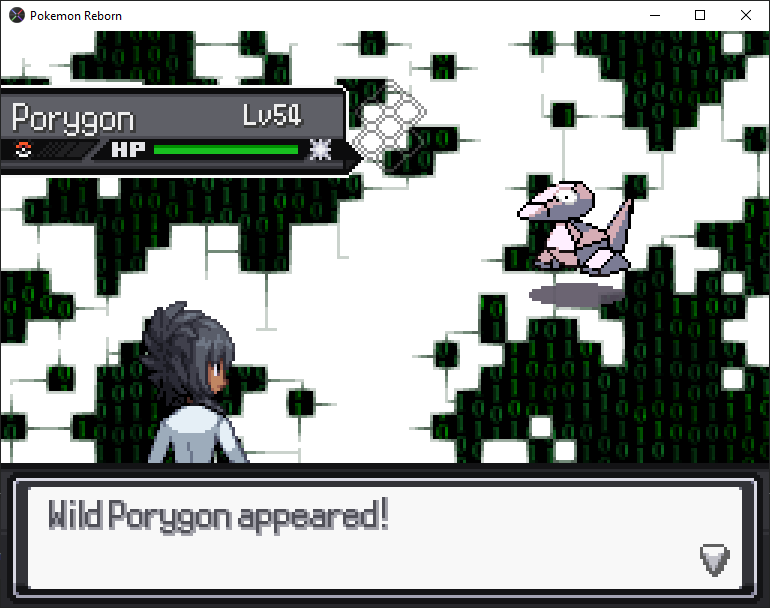Maximize the game window
Viewport: 770px width, 608px height.
(x=700, y=15)
